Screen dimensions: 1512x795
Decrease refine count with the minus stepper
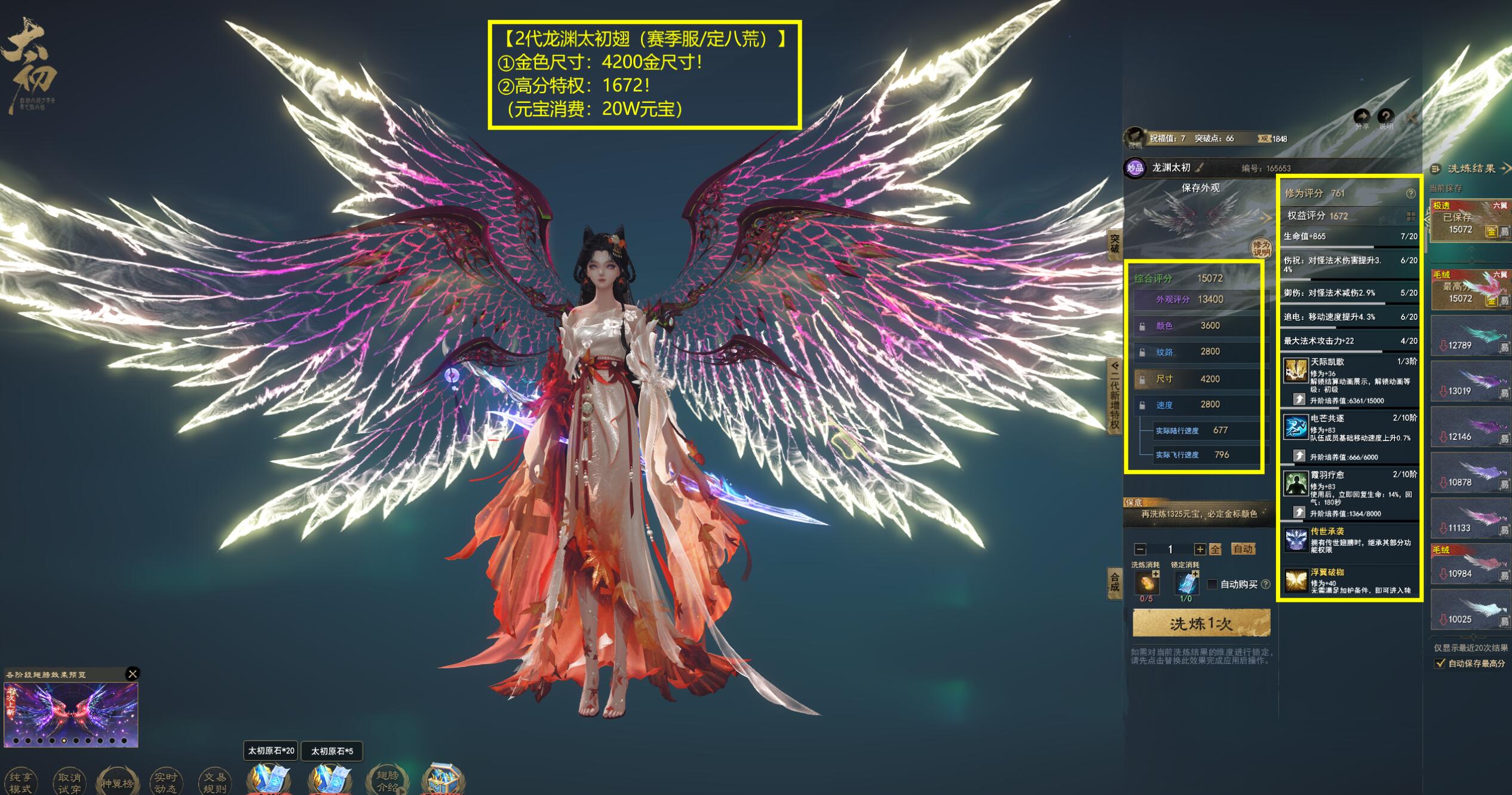point(1140,549)
